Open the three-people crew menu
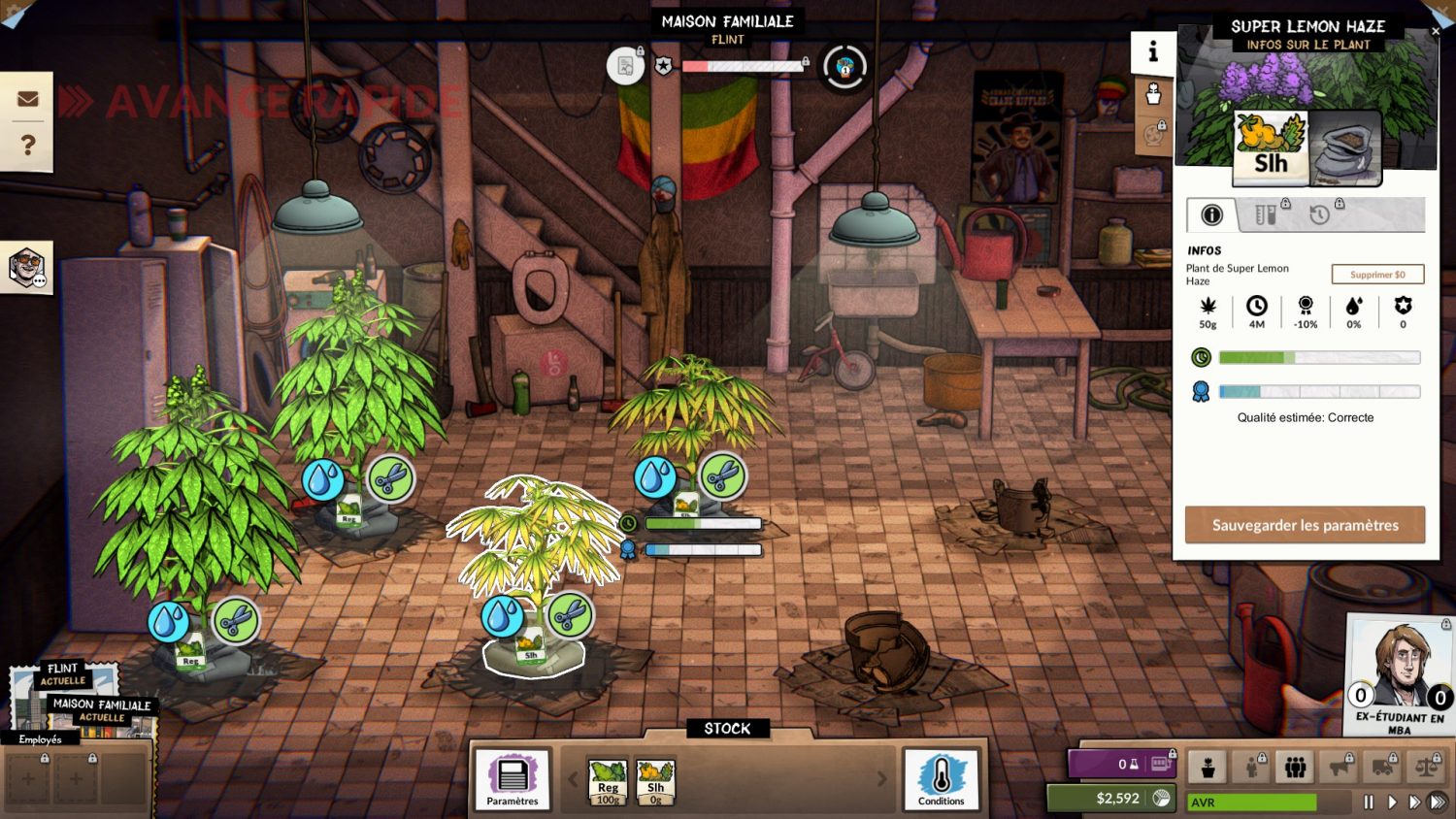 (1295, 768)
